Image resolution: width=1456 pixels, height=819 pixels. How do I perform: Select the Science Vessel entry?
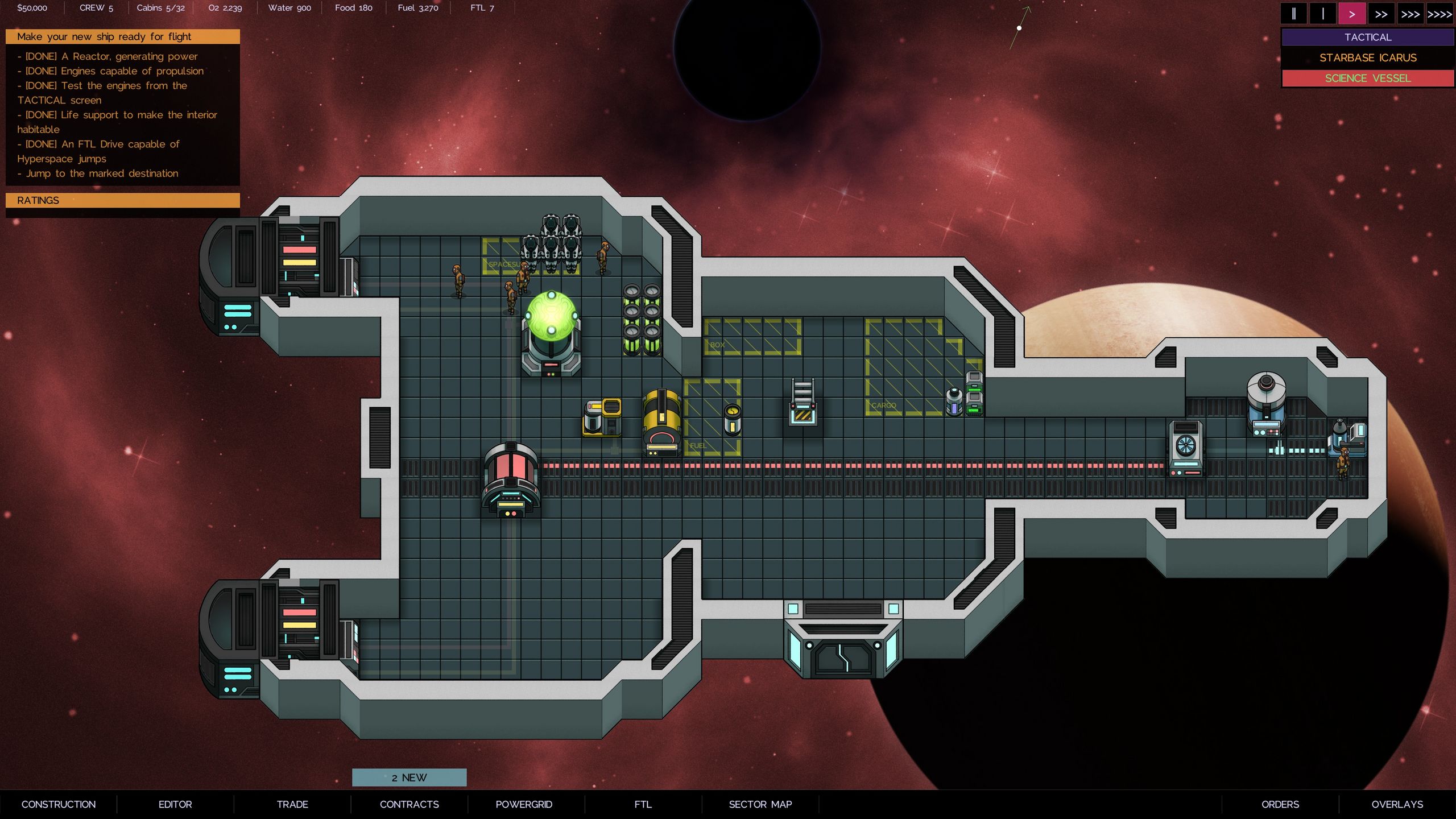(x=1367, y=78)
